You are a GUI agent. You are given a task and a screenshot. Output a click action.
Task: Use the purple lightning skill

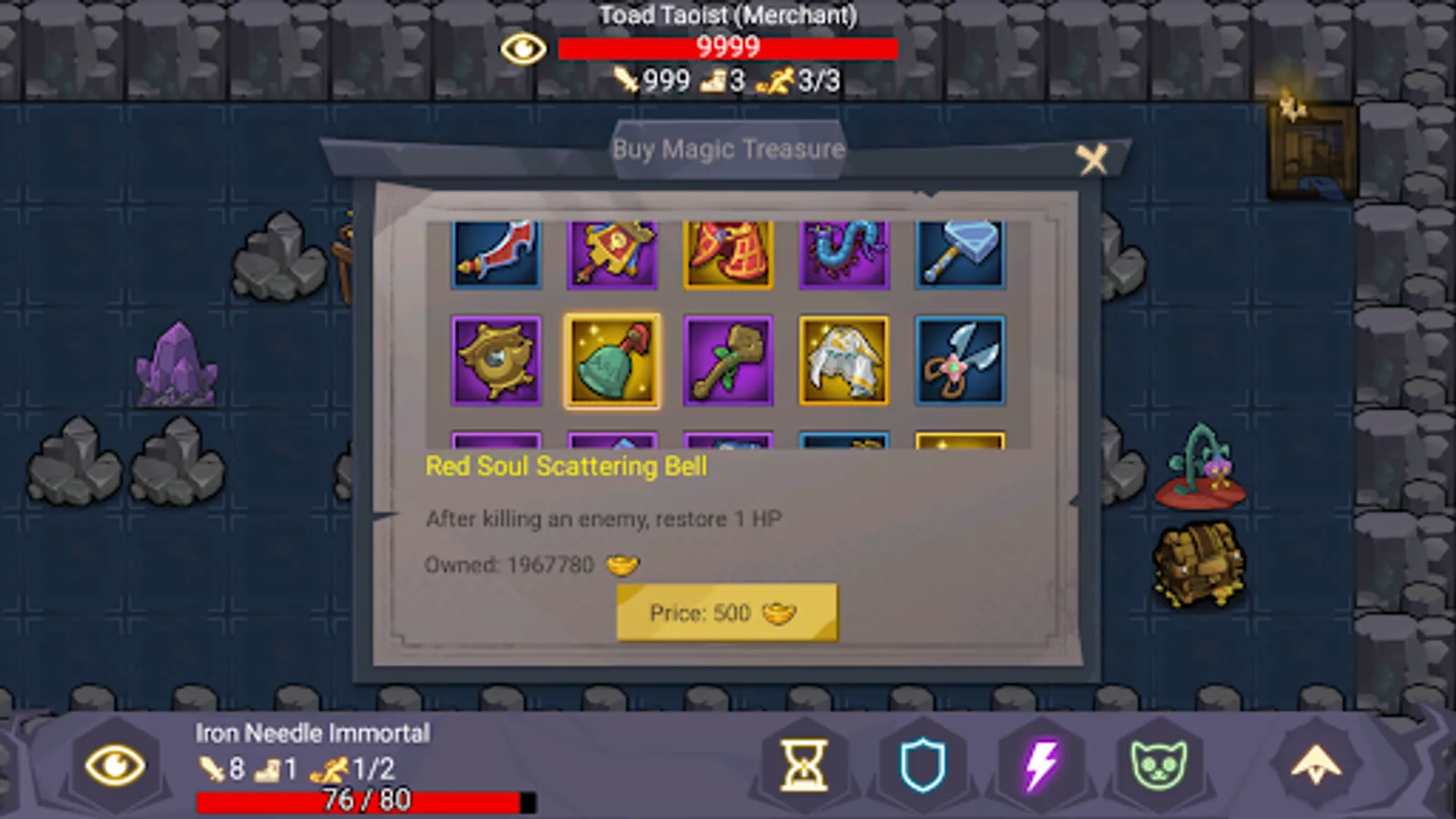click(1036, 767)
